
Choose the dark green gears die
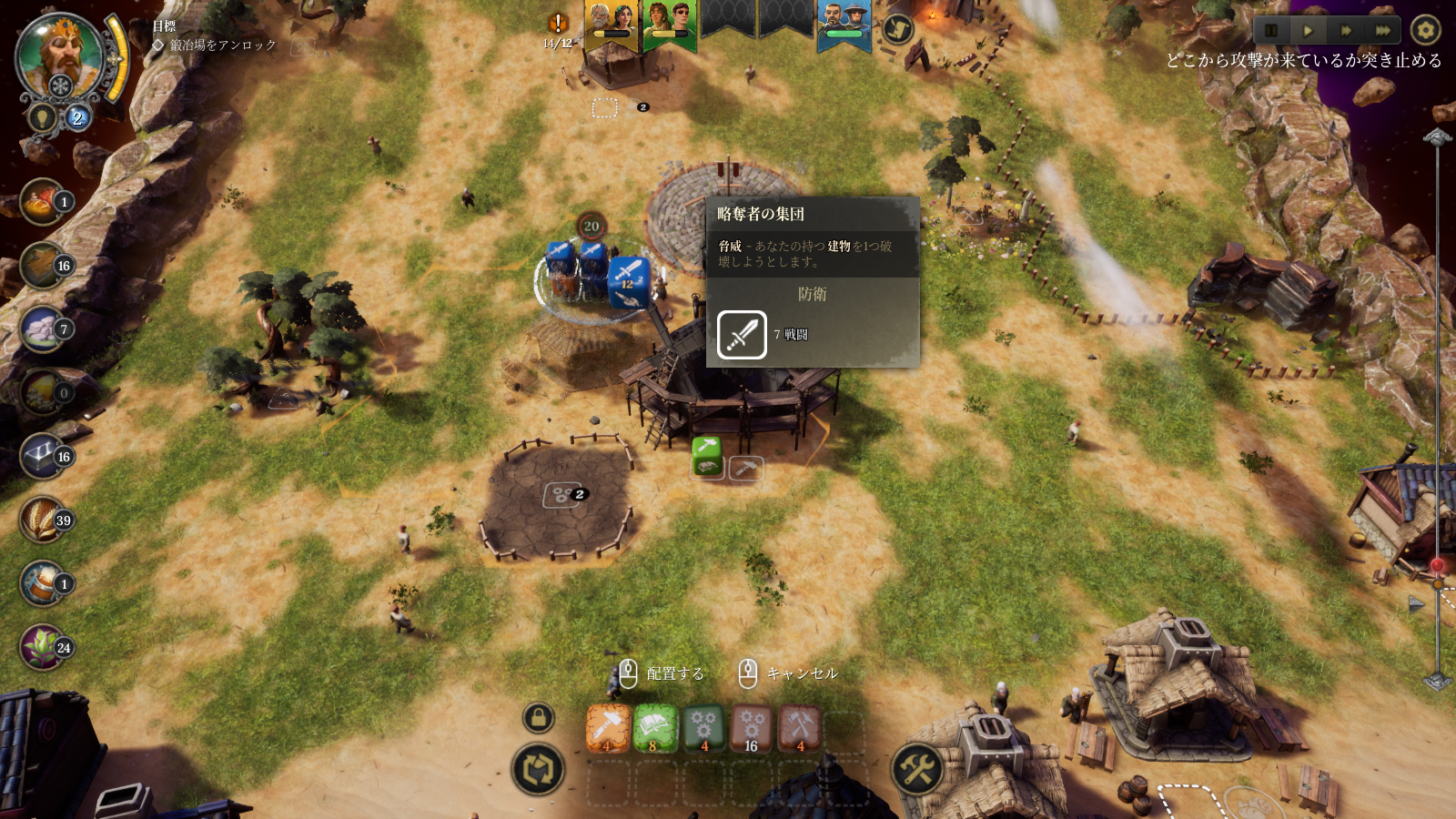point(703,728)
